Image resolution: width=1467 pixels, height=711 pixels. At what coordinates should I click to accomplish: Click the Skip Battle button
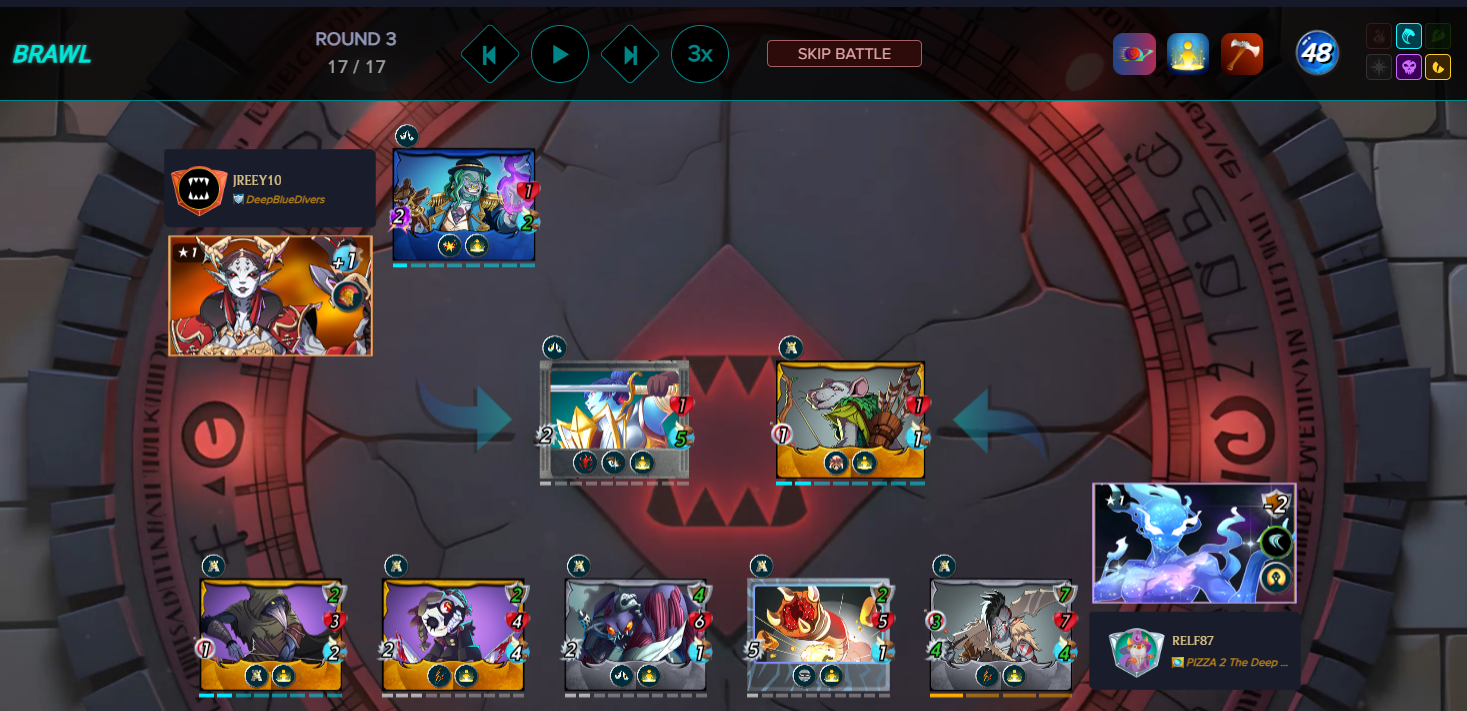pyautogui.click(x=844, y=54)
